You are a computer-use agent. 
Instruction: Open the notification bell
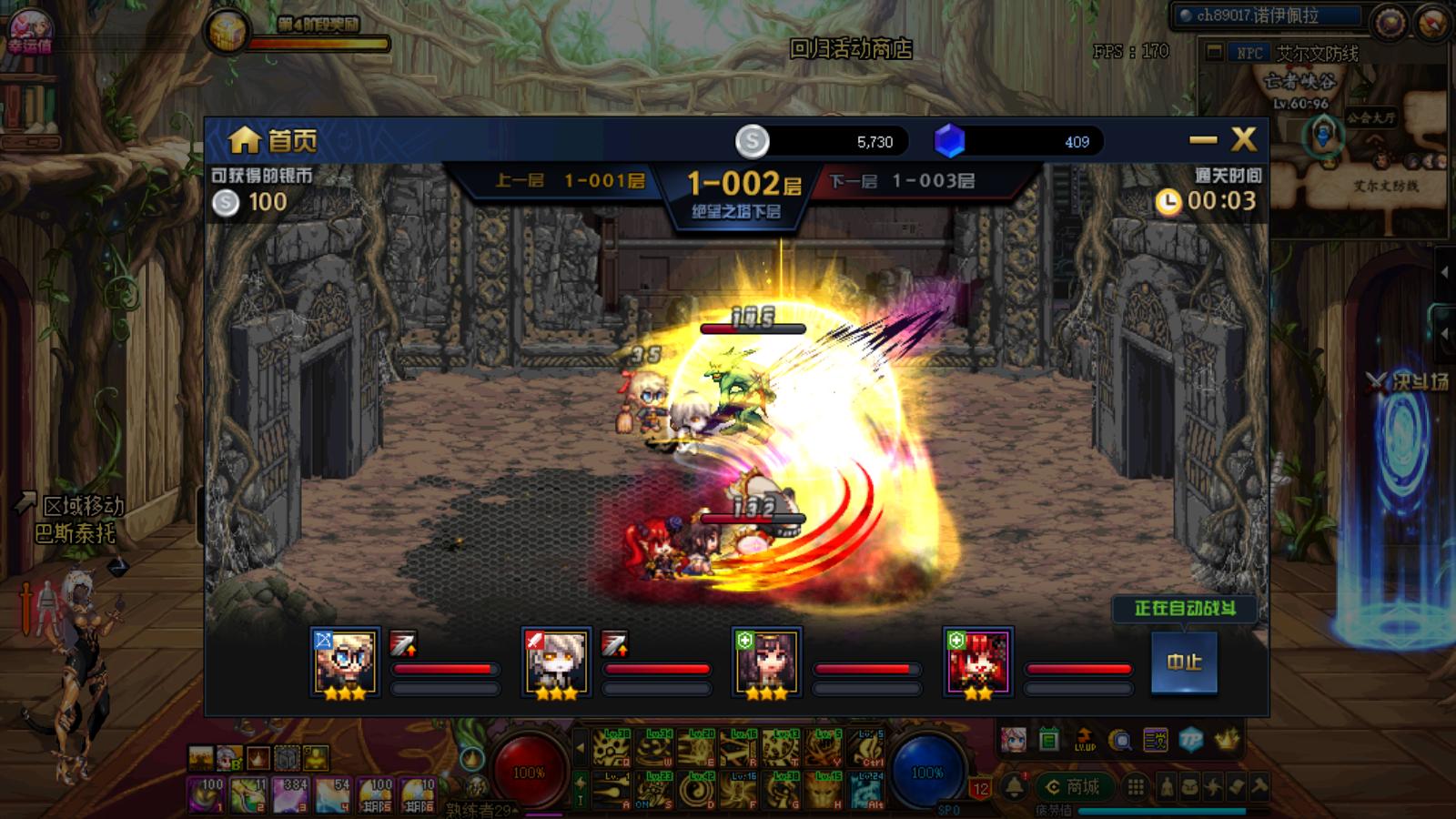coord(1014,786)
